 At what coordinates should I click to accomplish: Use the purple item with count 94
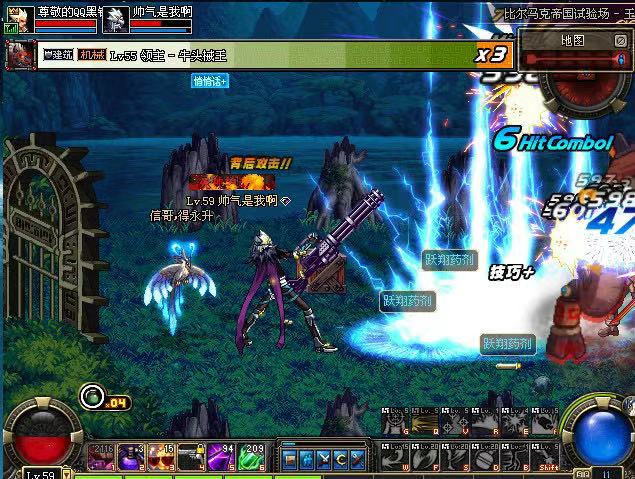(222, 456)
